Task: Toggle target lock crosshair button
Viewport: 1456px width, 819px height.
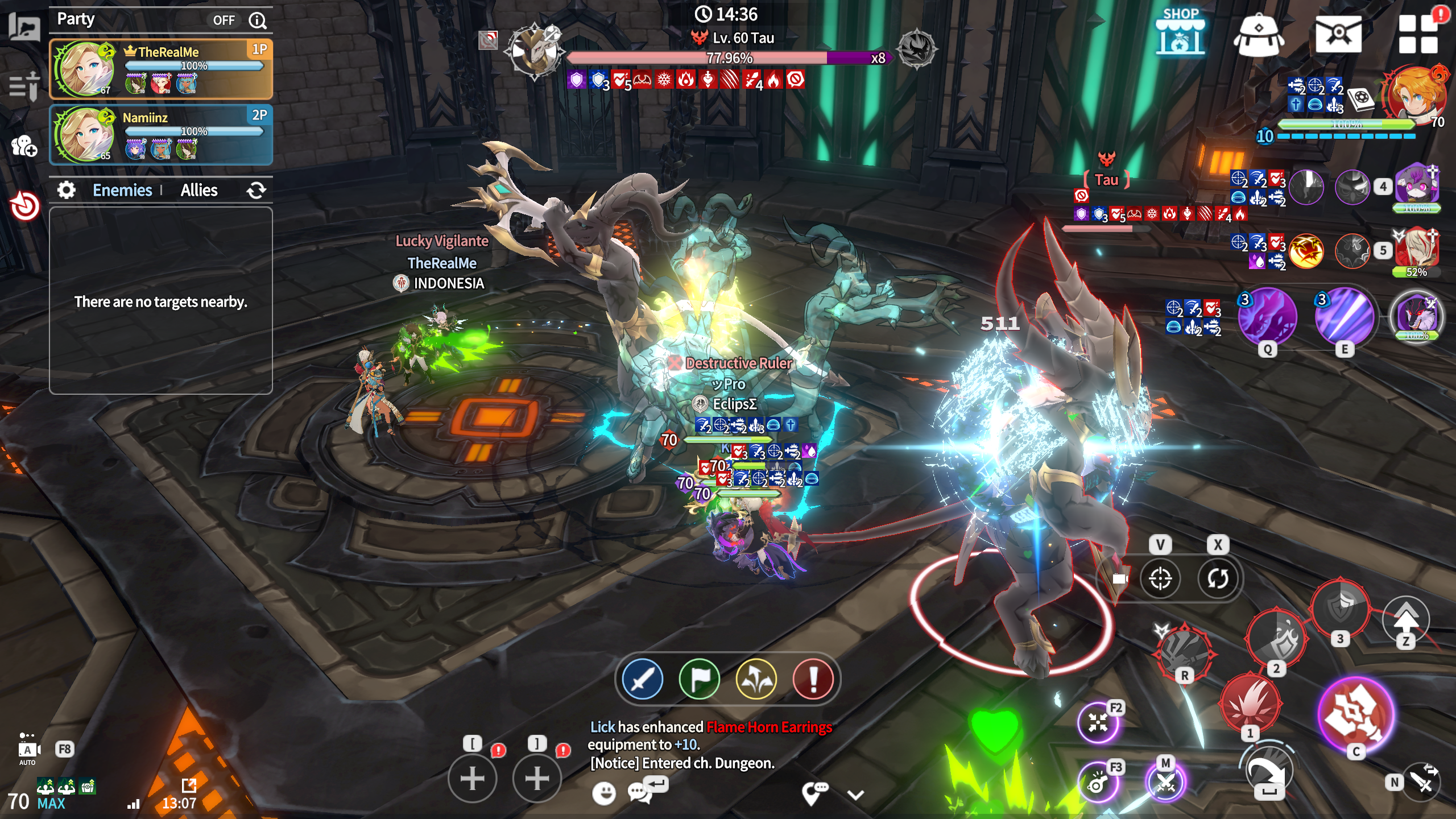Action: [x=1160, y=579]
